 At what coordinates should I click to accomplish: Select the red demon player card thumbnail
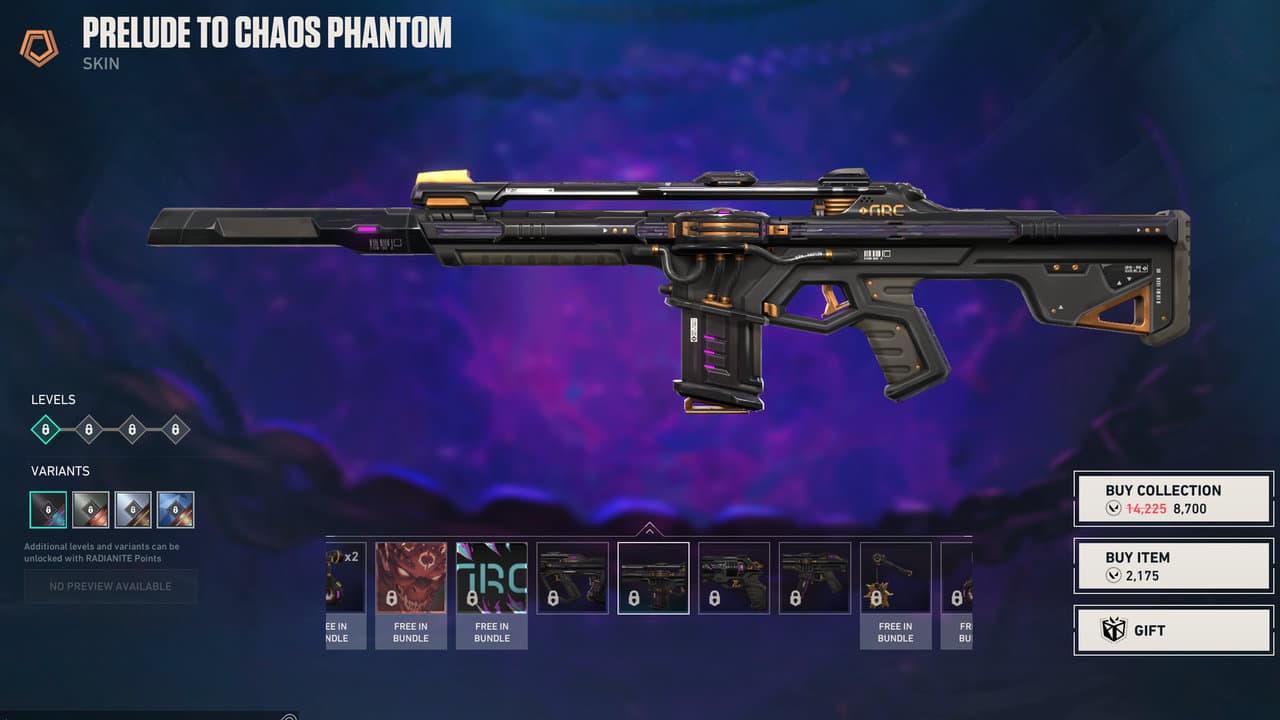click(x=410, y=578)
